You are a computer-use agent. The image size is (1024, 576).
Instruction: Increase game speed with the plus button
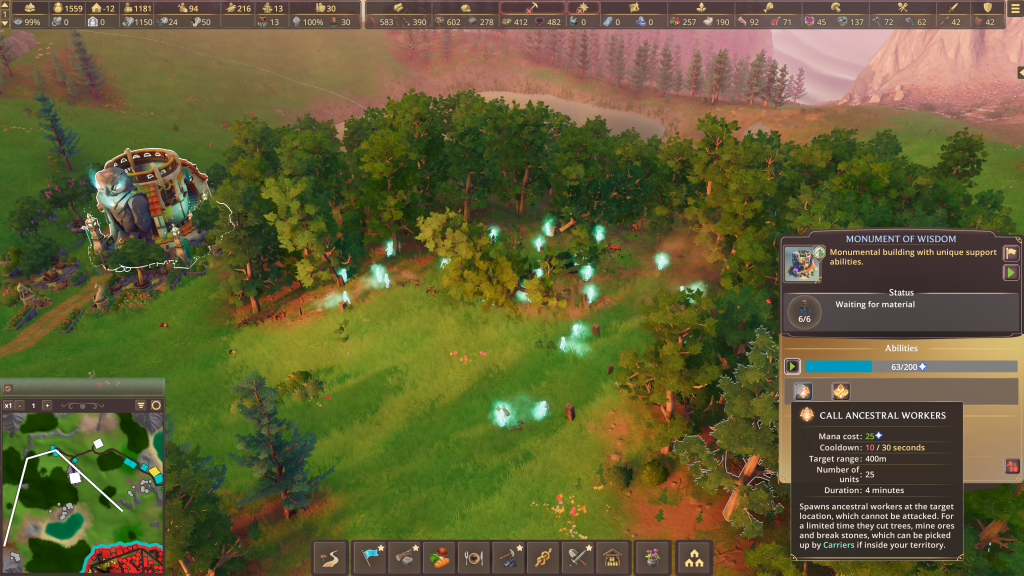(46, 405)
